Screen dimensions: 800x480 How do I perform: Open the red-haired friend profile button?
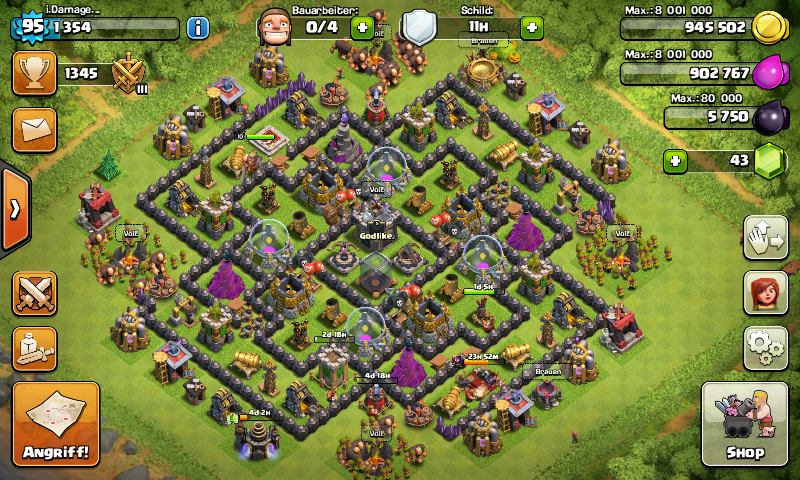pyautogui.click(x=764, y=292)
